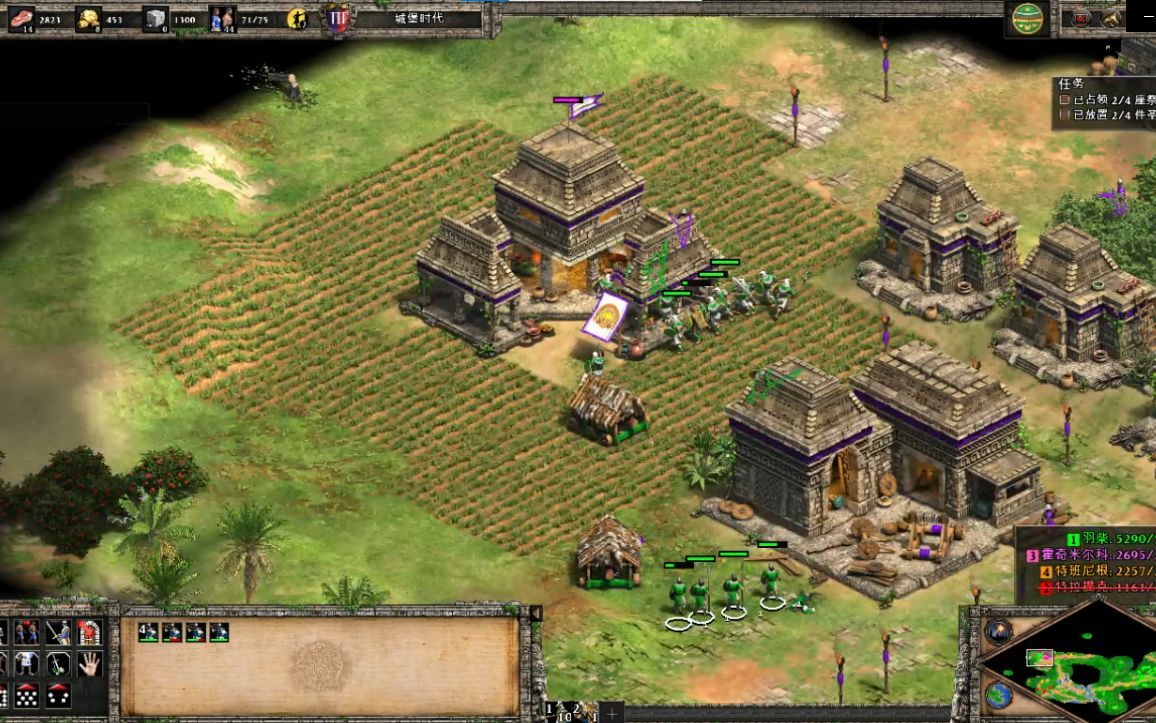Screen dimensions: 1156x723
Task: Toggle the first objective checkbox under 任务
Action: (x=1066, y=99)
